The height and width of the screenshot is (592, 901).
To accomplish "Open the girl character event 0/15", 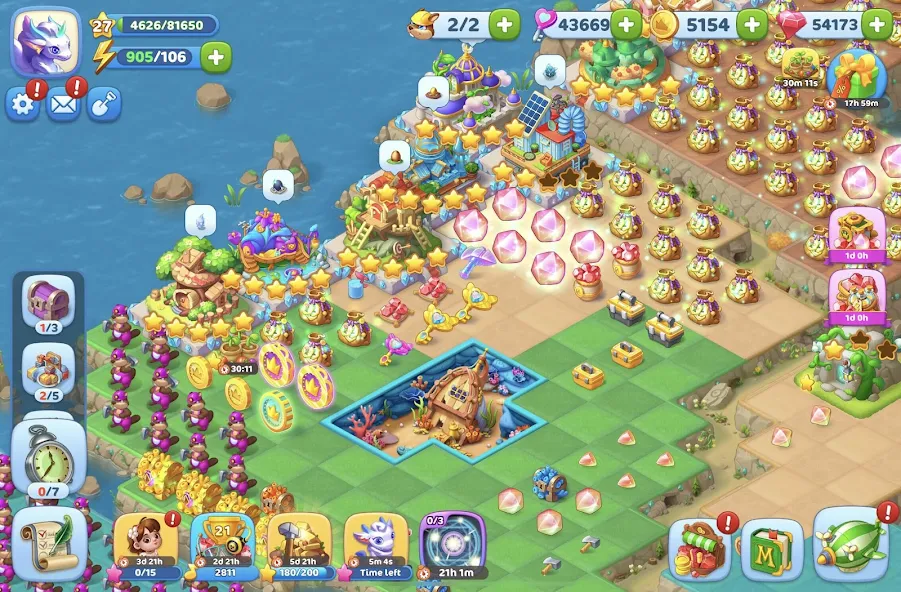I will 146,545.
